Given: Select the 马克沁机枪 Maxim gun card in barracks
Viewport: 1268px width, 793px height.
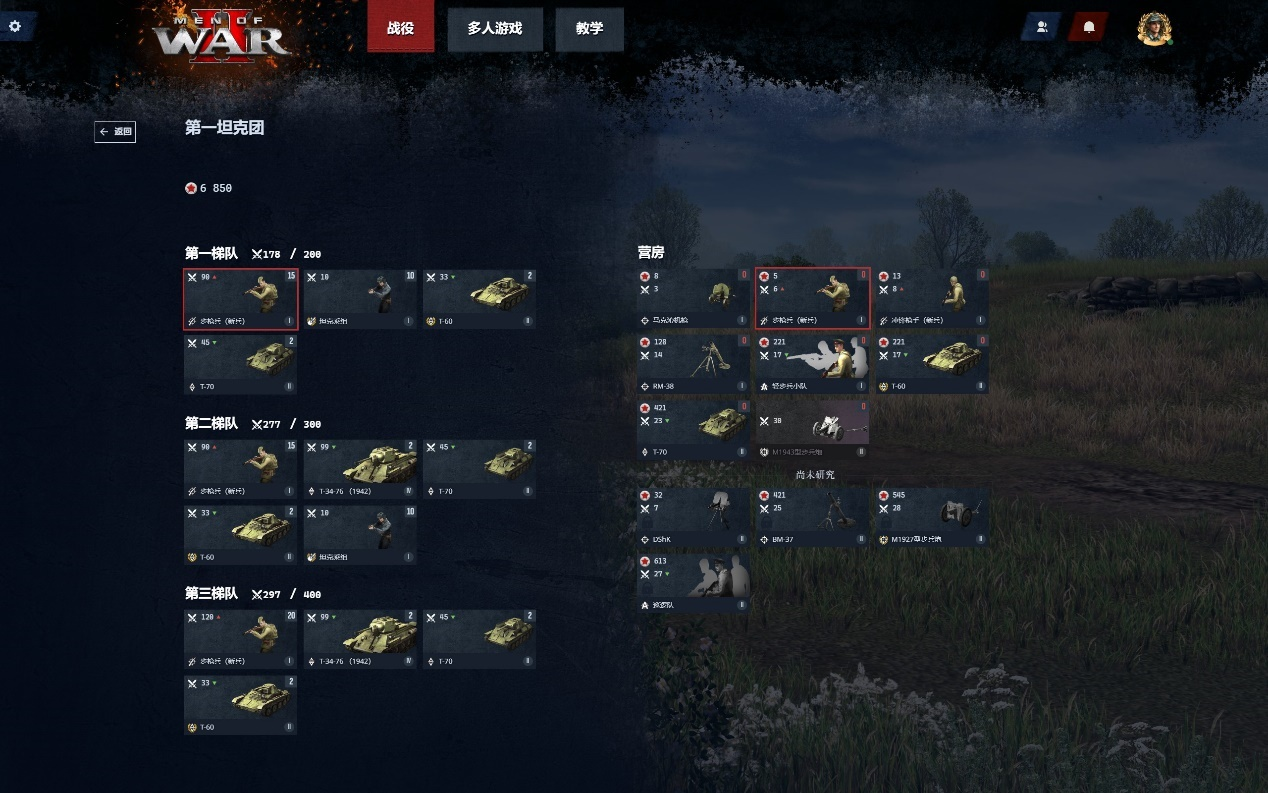Looking at the screenshot, I should click(x=693, y=298).
